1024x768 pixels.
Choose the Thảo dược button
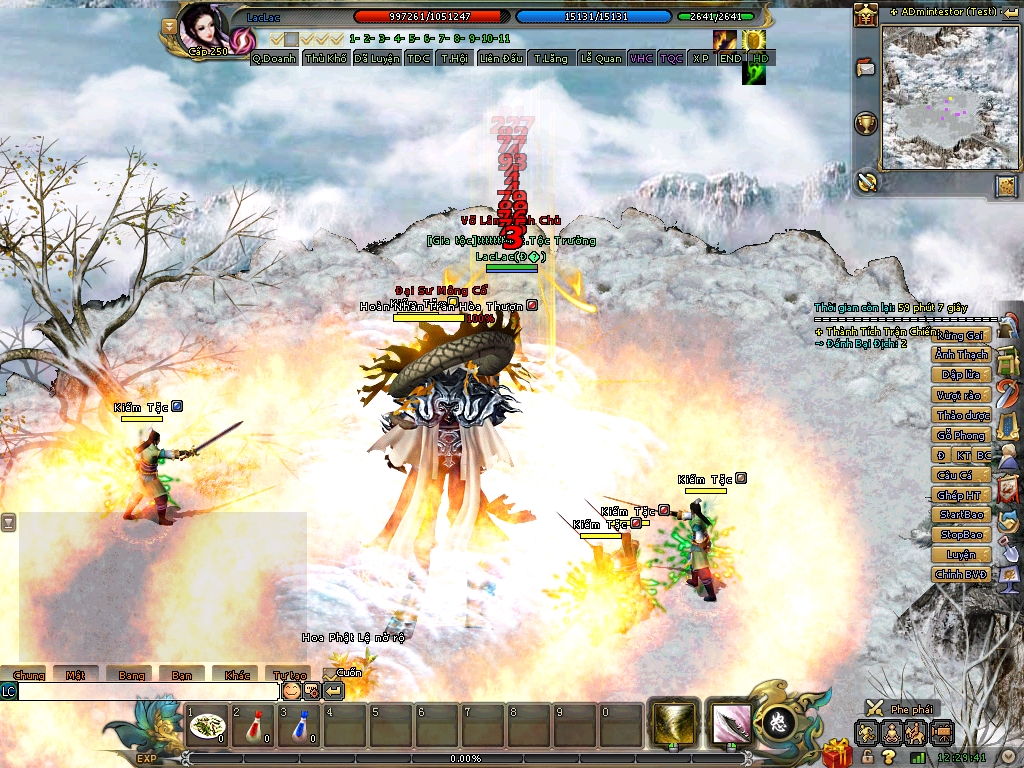click(961, 415)
